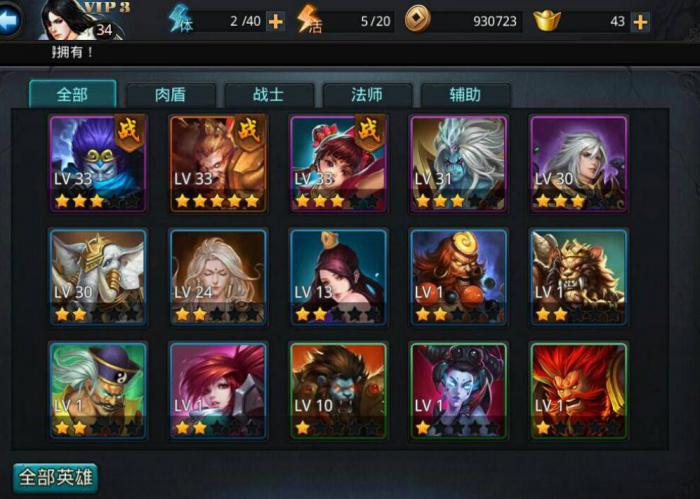Screen dimensions: 700x499
Task: Choose the golden armored monkey king hero
Action: click(218, 162)
